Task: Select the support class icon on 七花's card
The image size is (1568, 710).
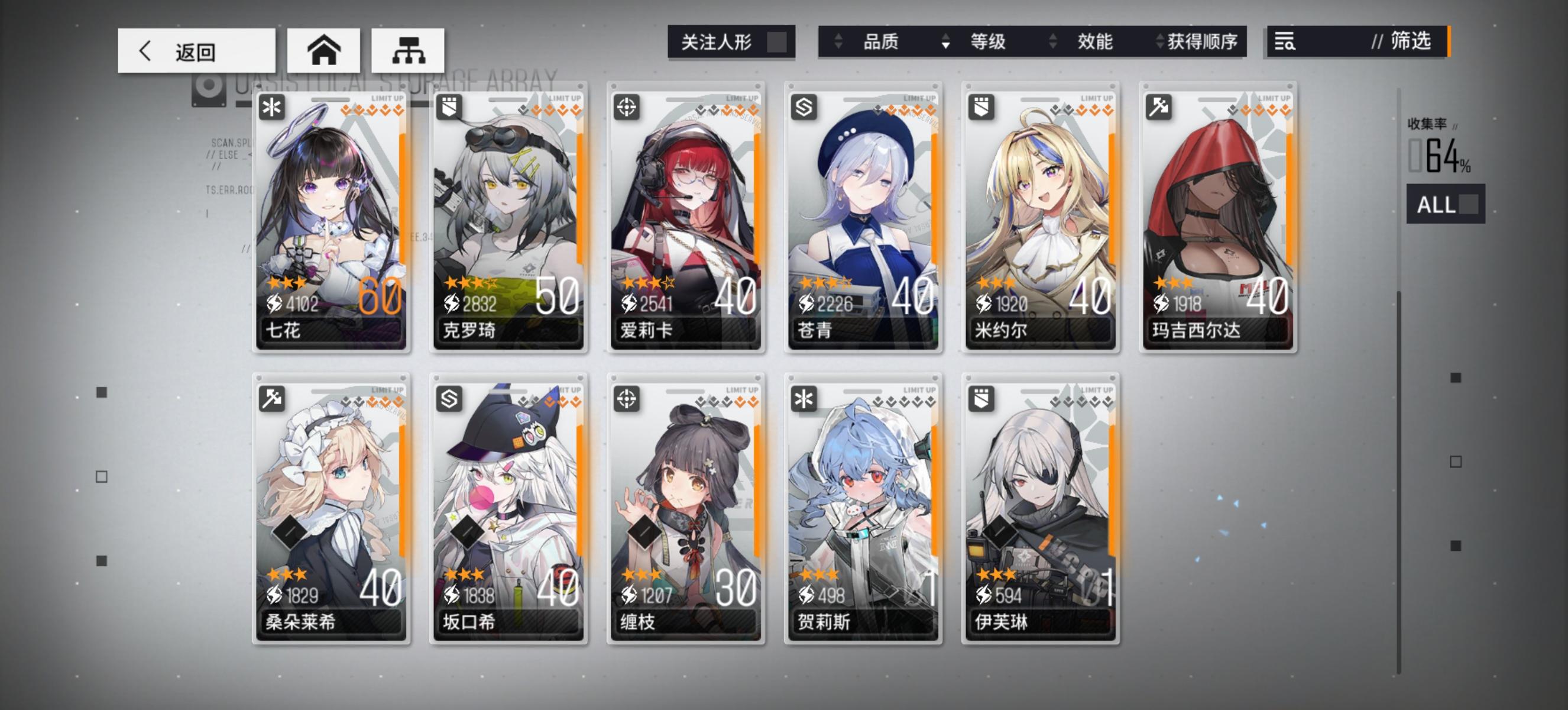Action: 272,108
